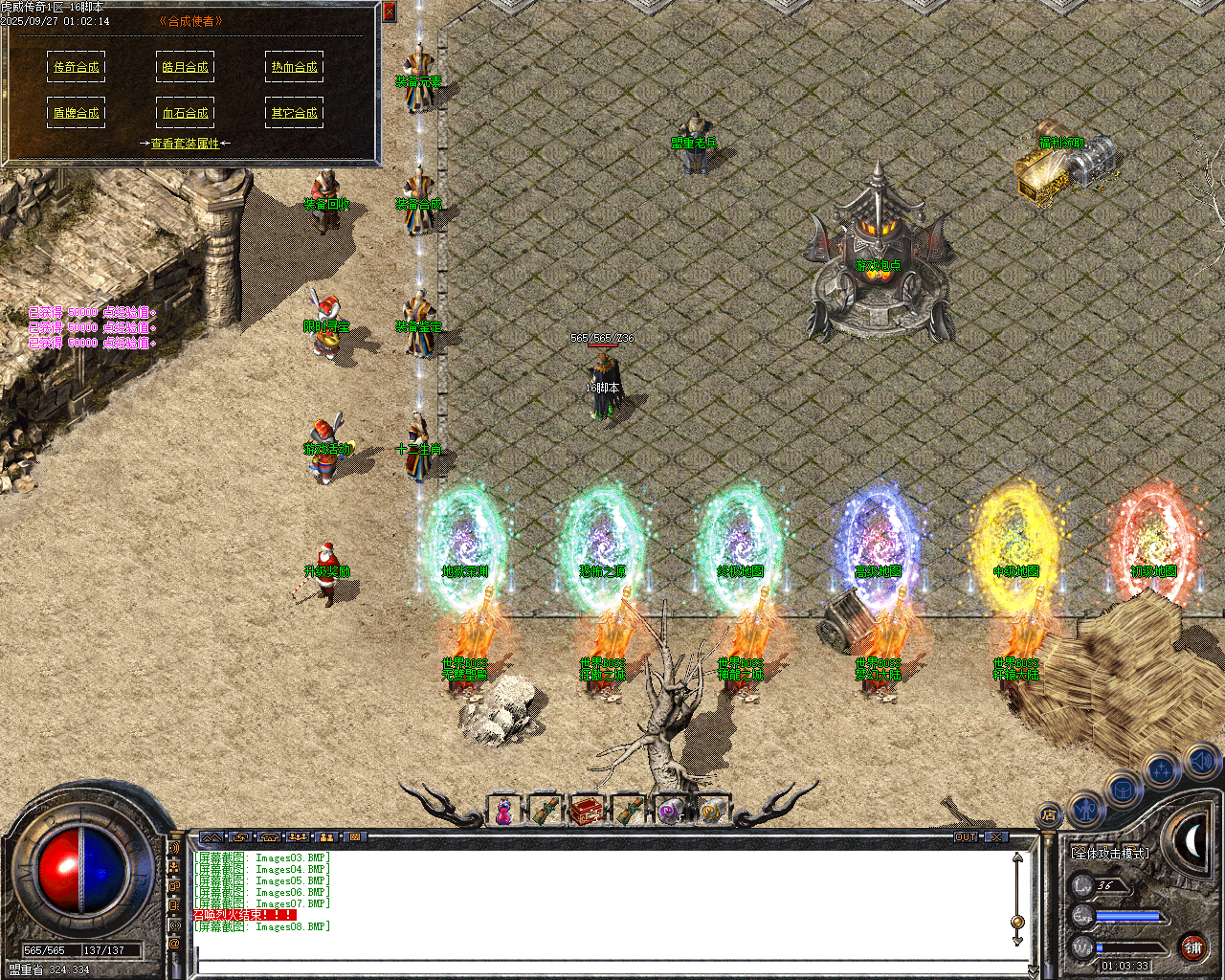Click the speaker sound circle icon
The height and width of the screenshot is (980, 1225).
[1201, 763]
